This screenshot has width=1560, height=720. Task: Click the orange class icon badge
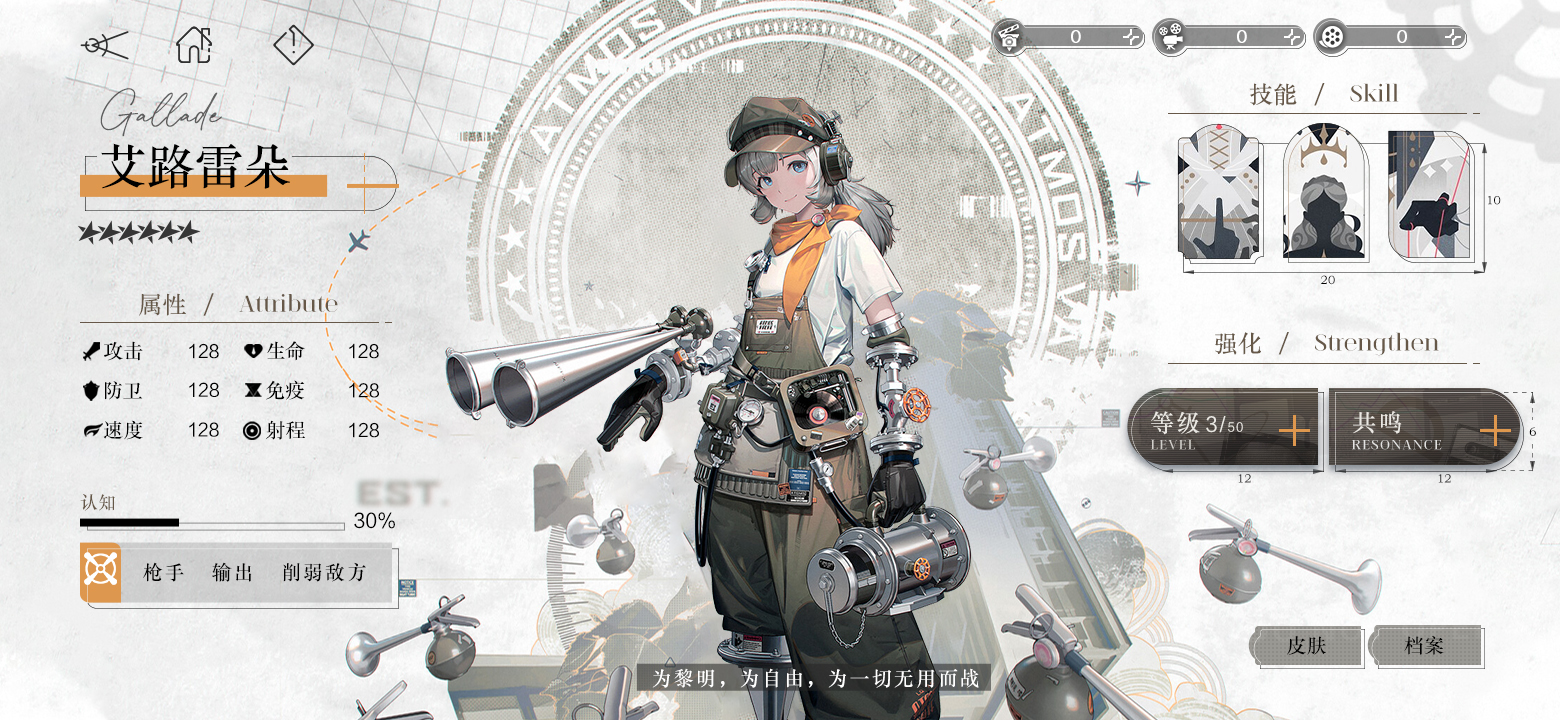click(101, 572)
